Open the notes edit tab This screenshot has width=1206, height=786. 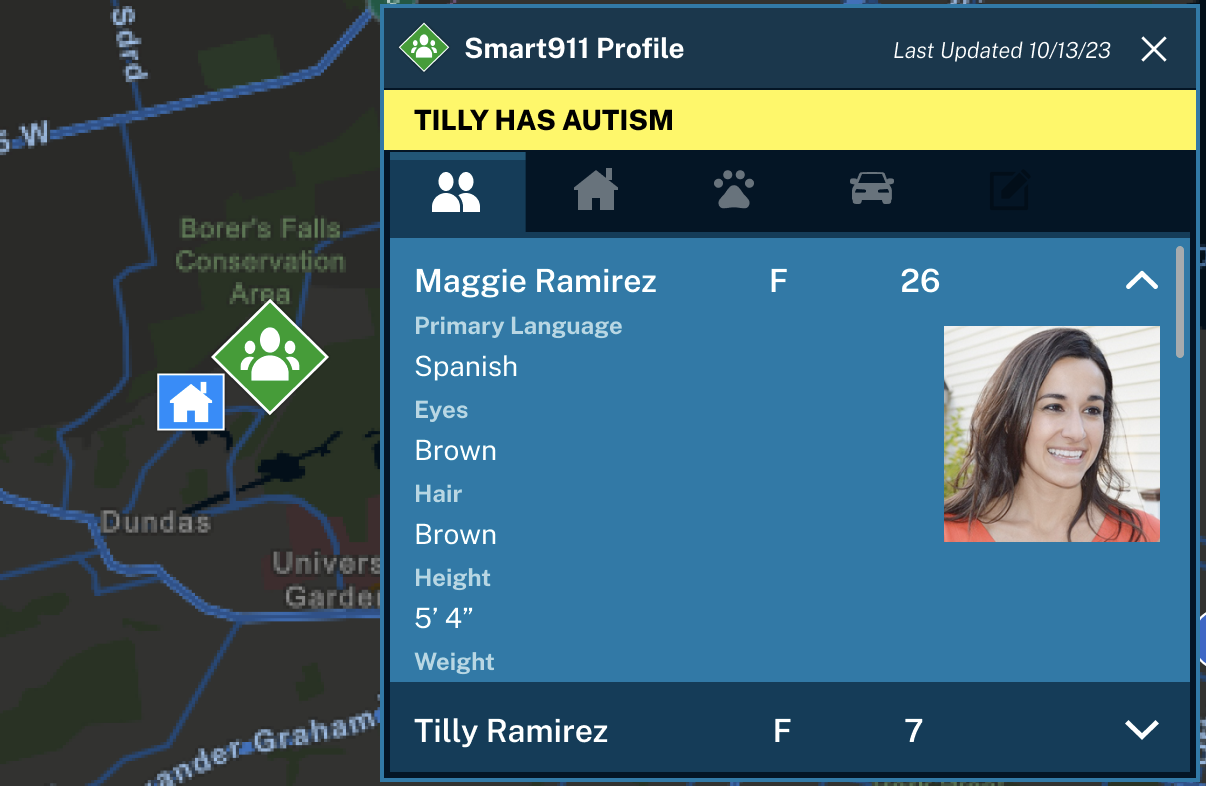pos(1009,191)
